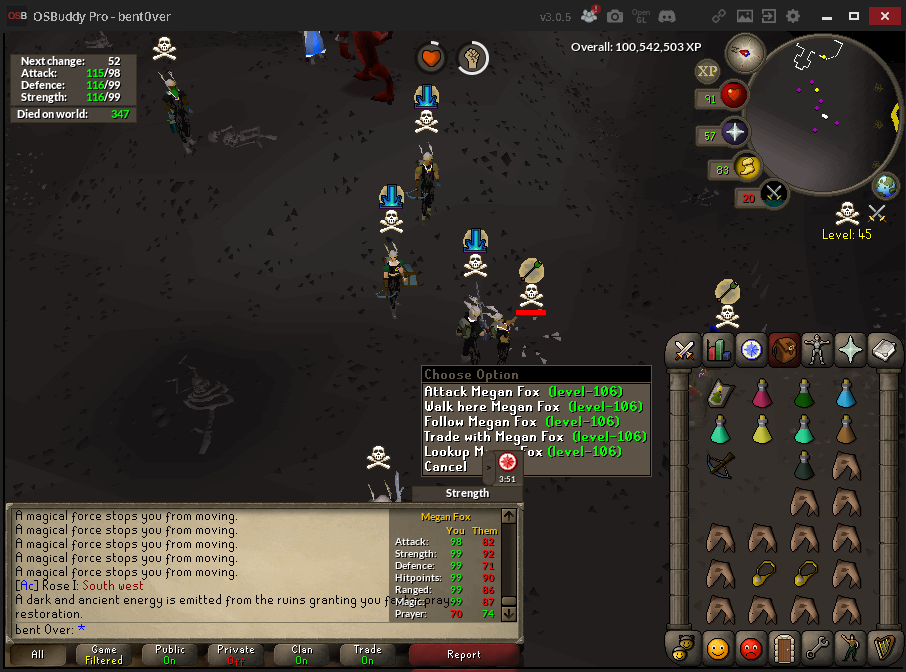Screen dimensions: 906x672
Task: Switch to the Skills tab
Action: 718,349
